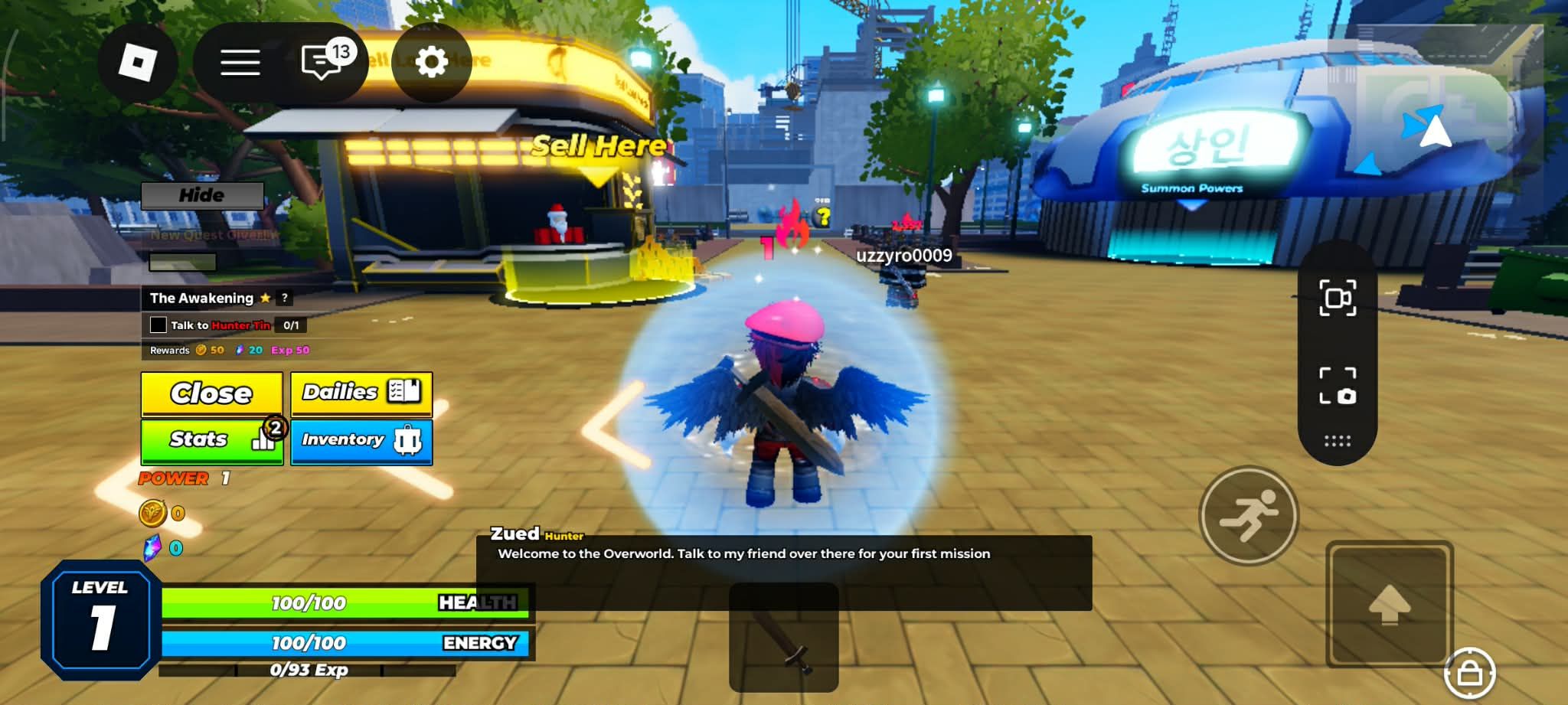This screenshot has height=705, width=1568.
Task: Expand the capture toolbar dots handle
Action: click(1337, 441)
